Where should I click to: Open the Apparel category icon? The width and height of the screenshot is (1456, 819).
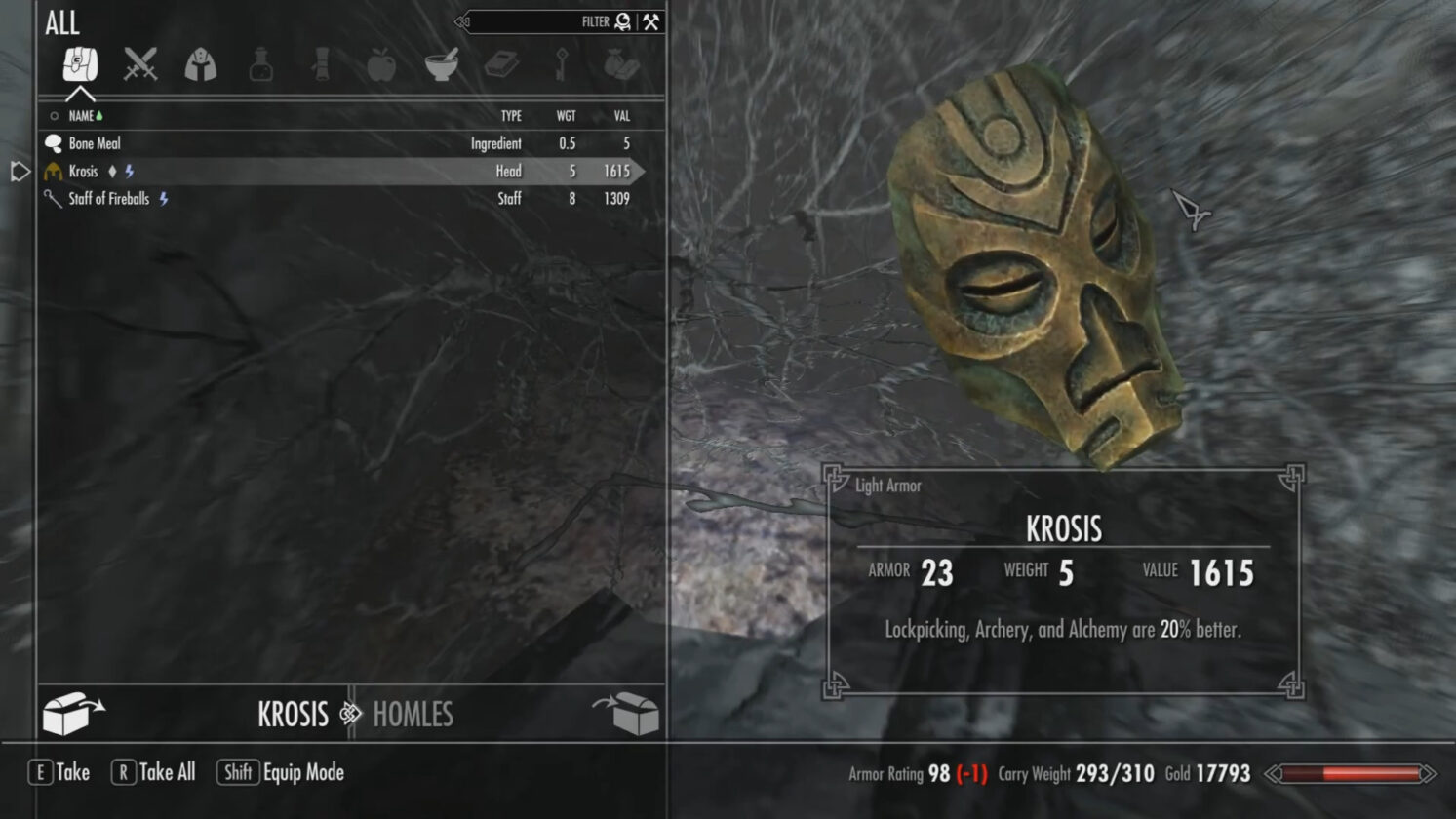200,66
